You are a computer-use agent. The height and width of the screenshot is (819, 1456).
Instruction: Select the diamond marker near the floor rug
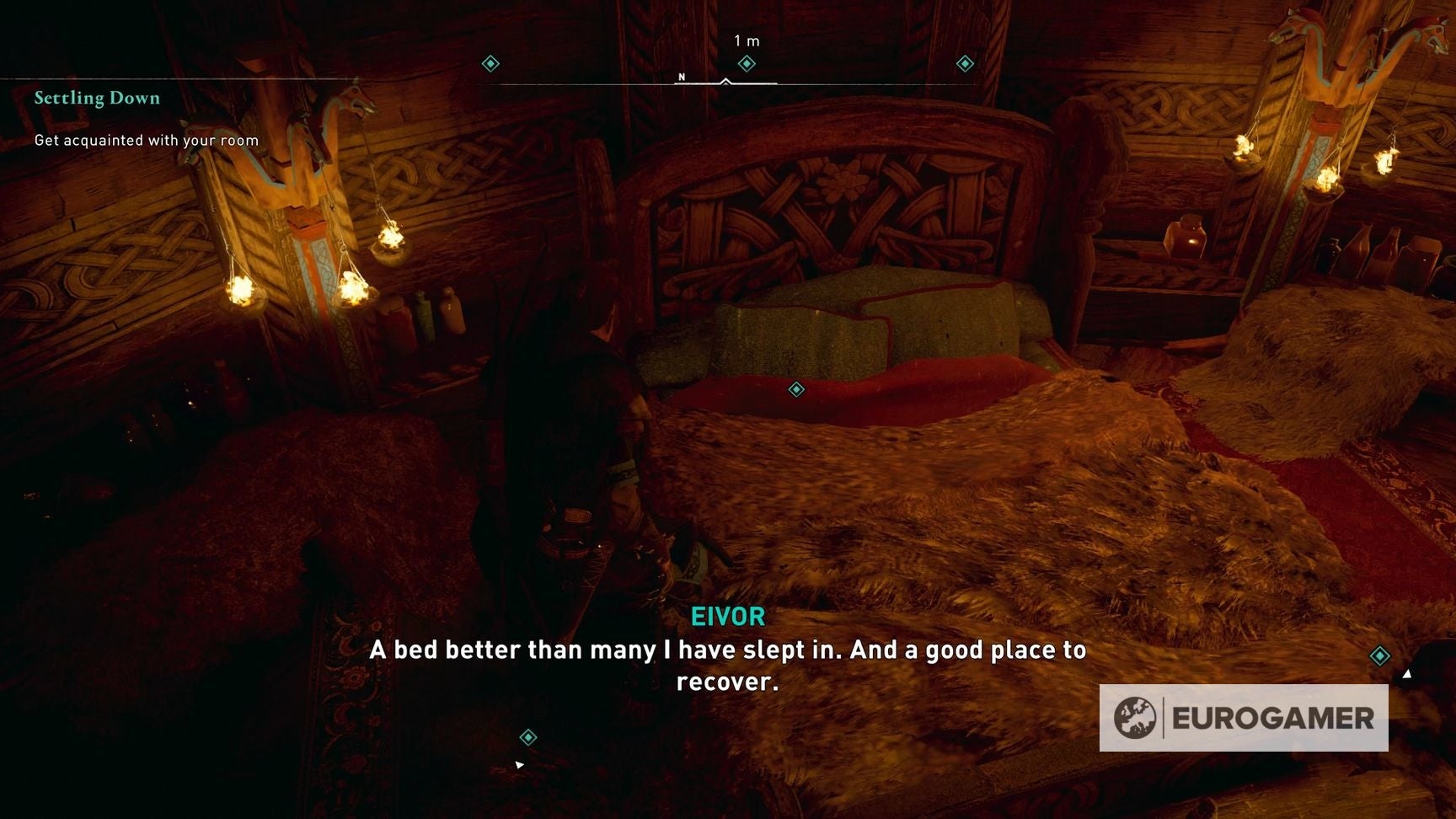528,736
